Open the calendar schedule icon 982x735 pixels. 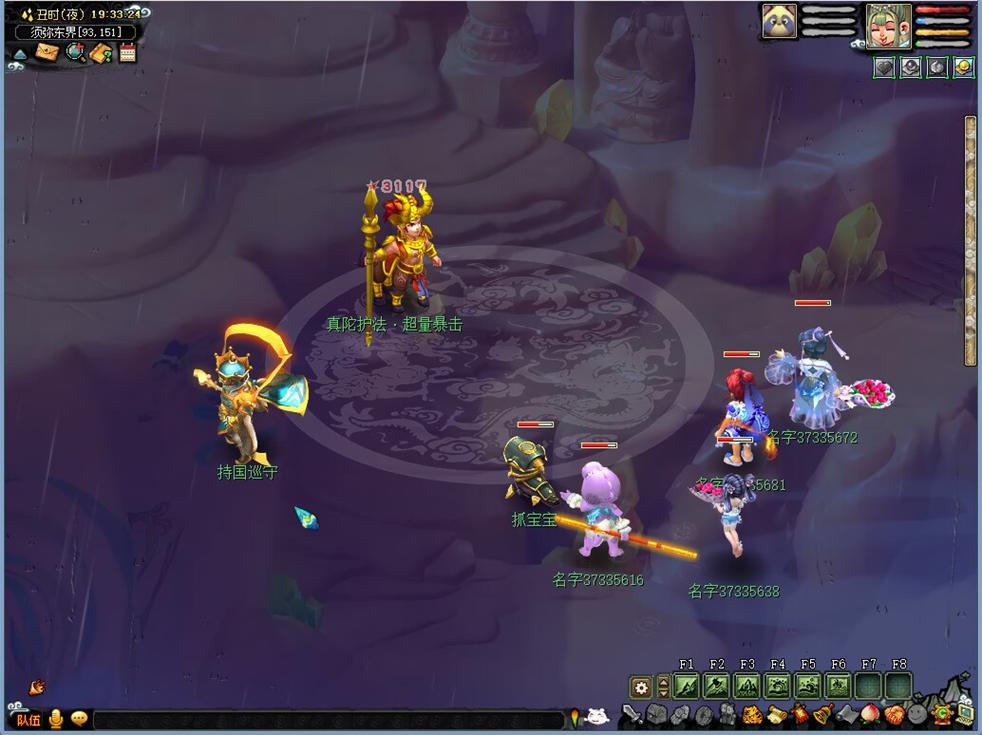(127, 53)
